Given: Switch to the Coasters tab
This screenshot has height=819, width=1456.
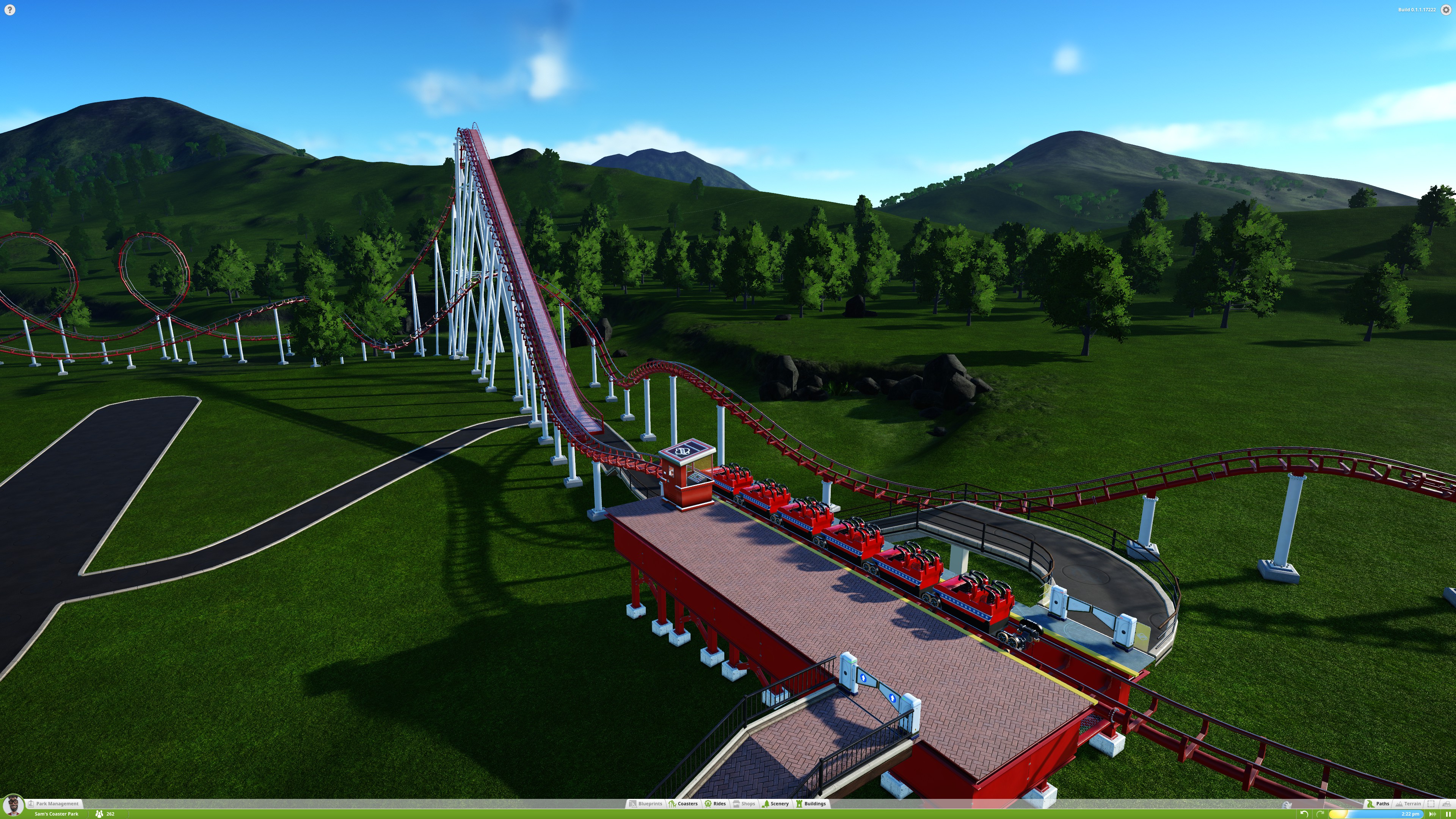Looking at the screenshot, I should tap(683, 803).
